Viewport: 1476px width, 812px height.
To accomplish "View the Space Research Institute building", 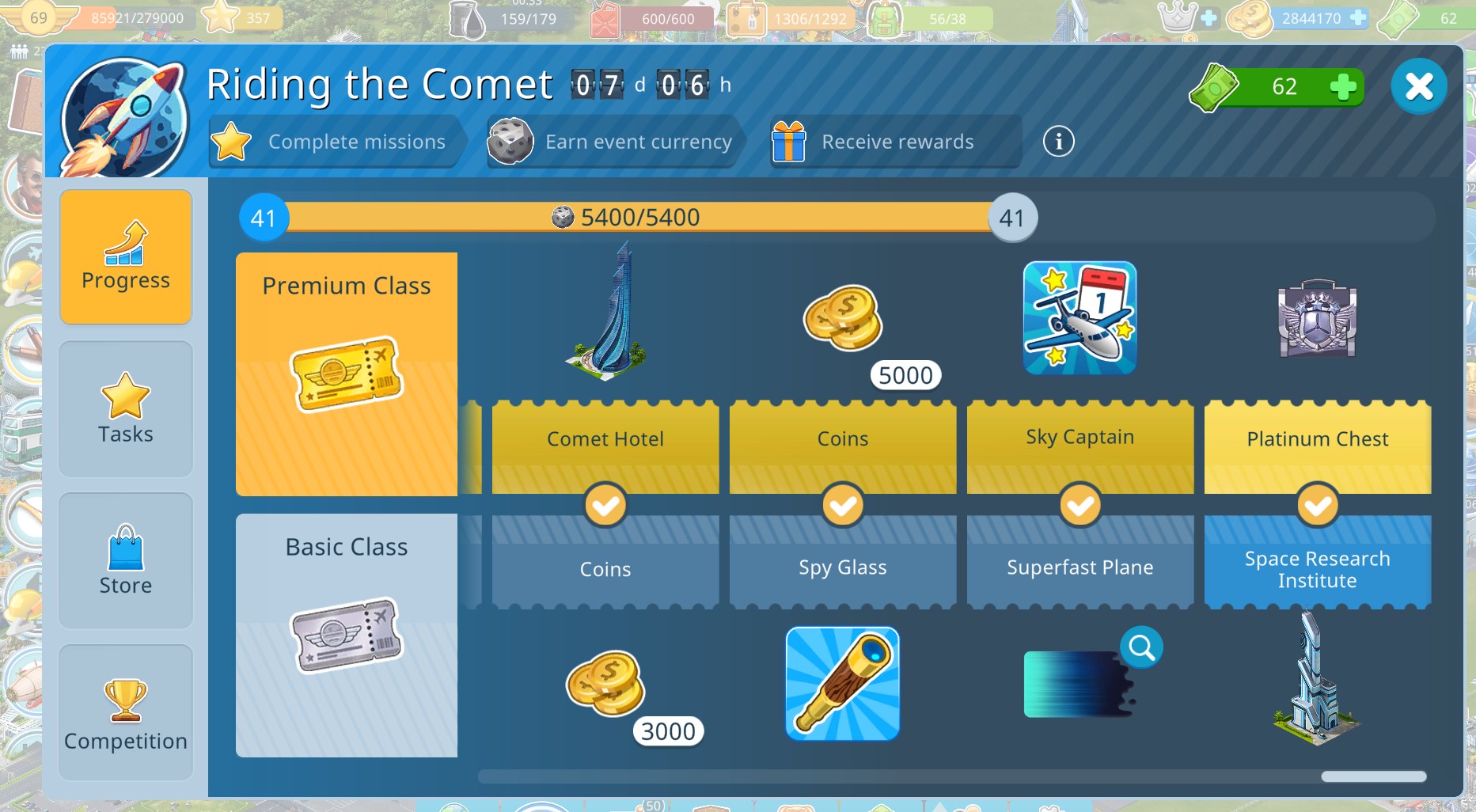I will click(1315, 681).
